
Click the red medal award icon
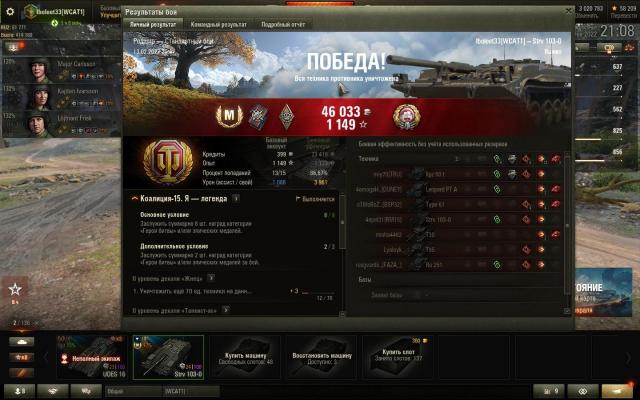[407, 116]
